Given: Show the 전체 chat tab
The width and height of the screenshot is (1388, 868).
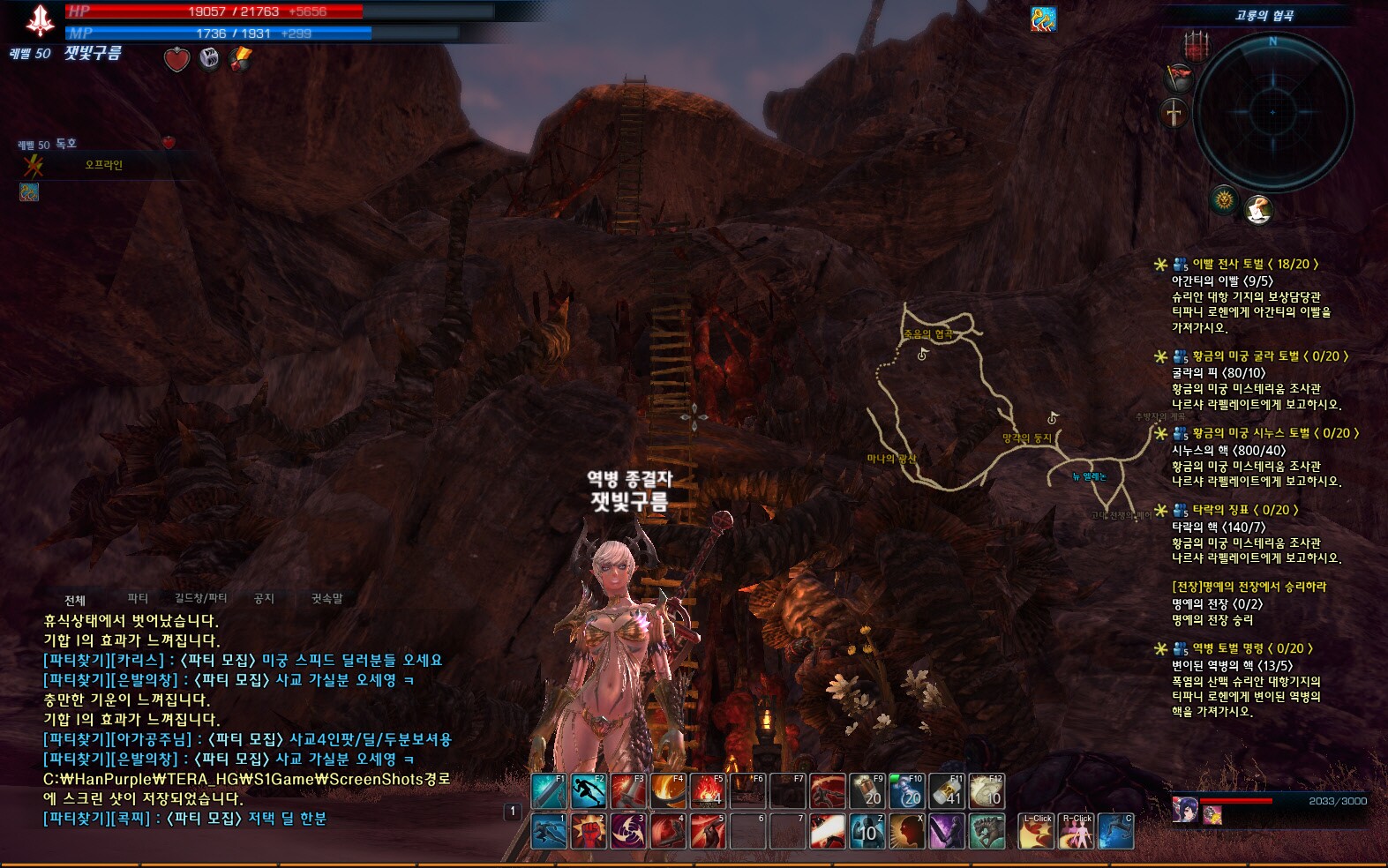Looking at the screenshot, I should pyautogui.click(x=75, y=600).
